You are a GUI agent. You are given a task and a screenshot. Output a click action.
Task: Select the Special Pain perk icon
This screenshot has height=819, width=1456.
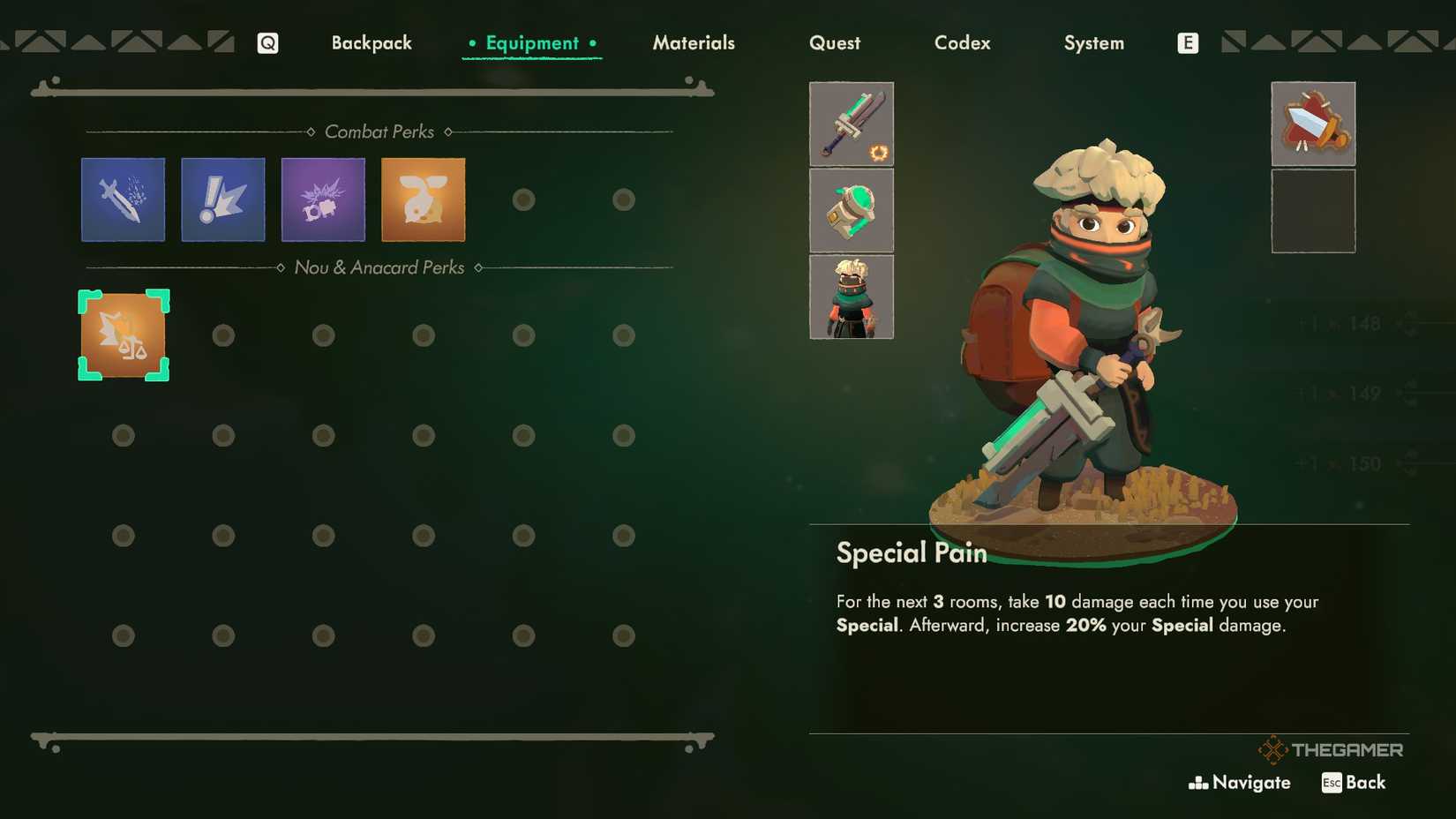[x=123, y=335]
